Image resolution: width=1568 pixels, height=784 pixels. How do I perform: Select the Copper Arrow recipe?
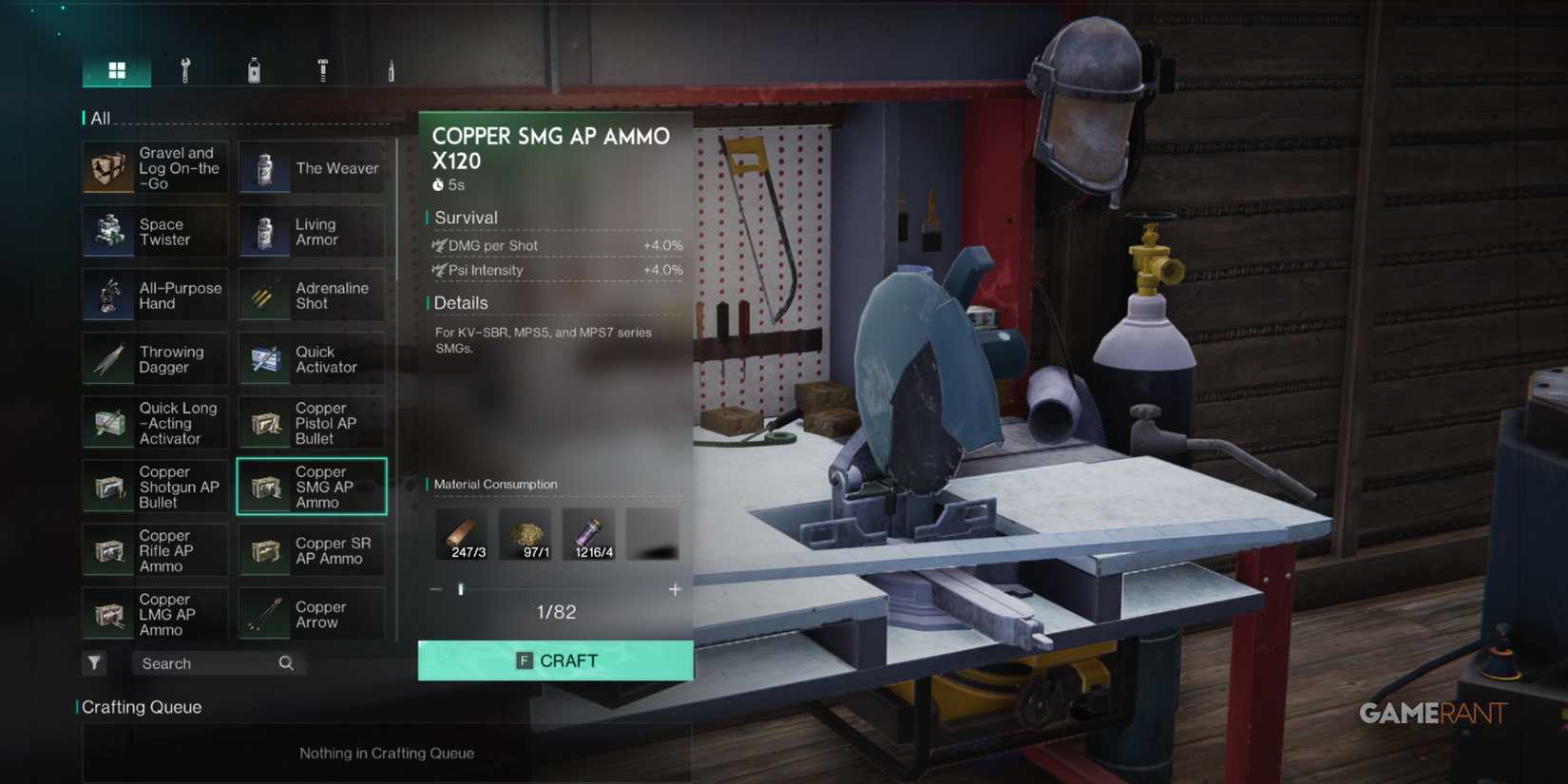pos(311,614)
